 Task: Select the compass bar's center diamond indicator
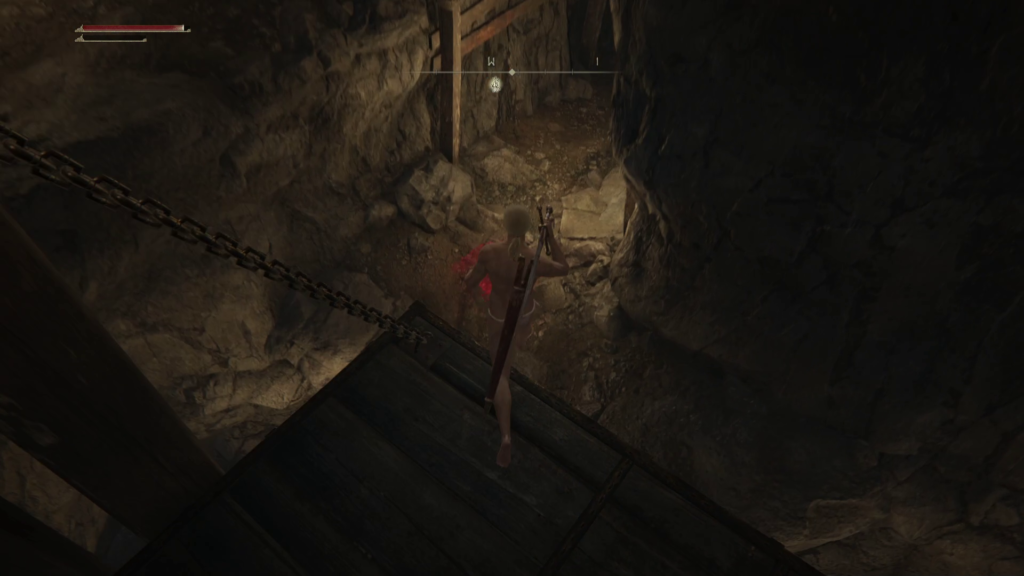[x=512, y=72]
